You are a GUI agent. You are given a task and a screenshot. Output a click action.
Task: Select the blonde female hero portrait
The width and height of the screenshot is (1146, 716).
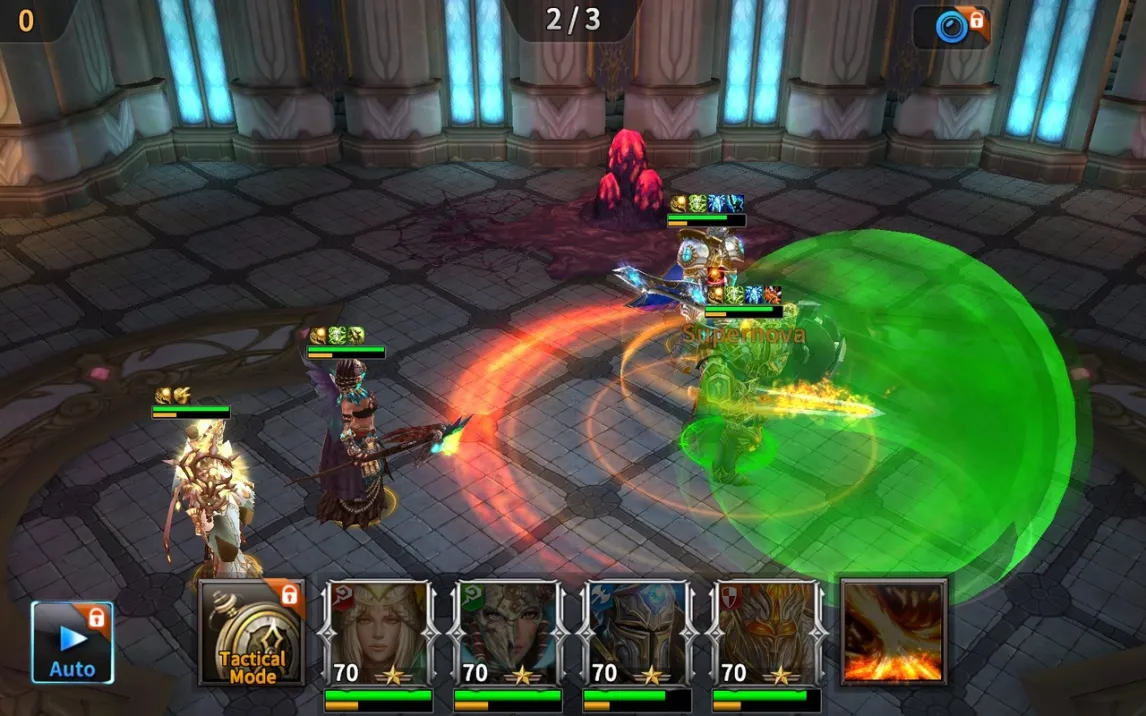379,632
